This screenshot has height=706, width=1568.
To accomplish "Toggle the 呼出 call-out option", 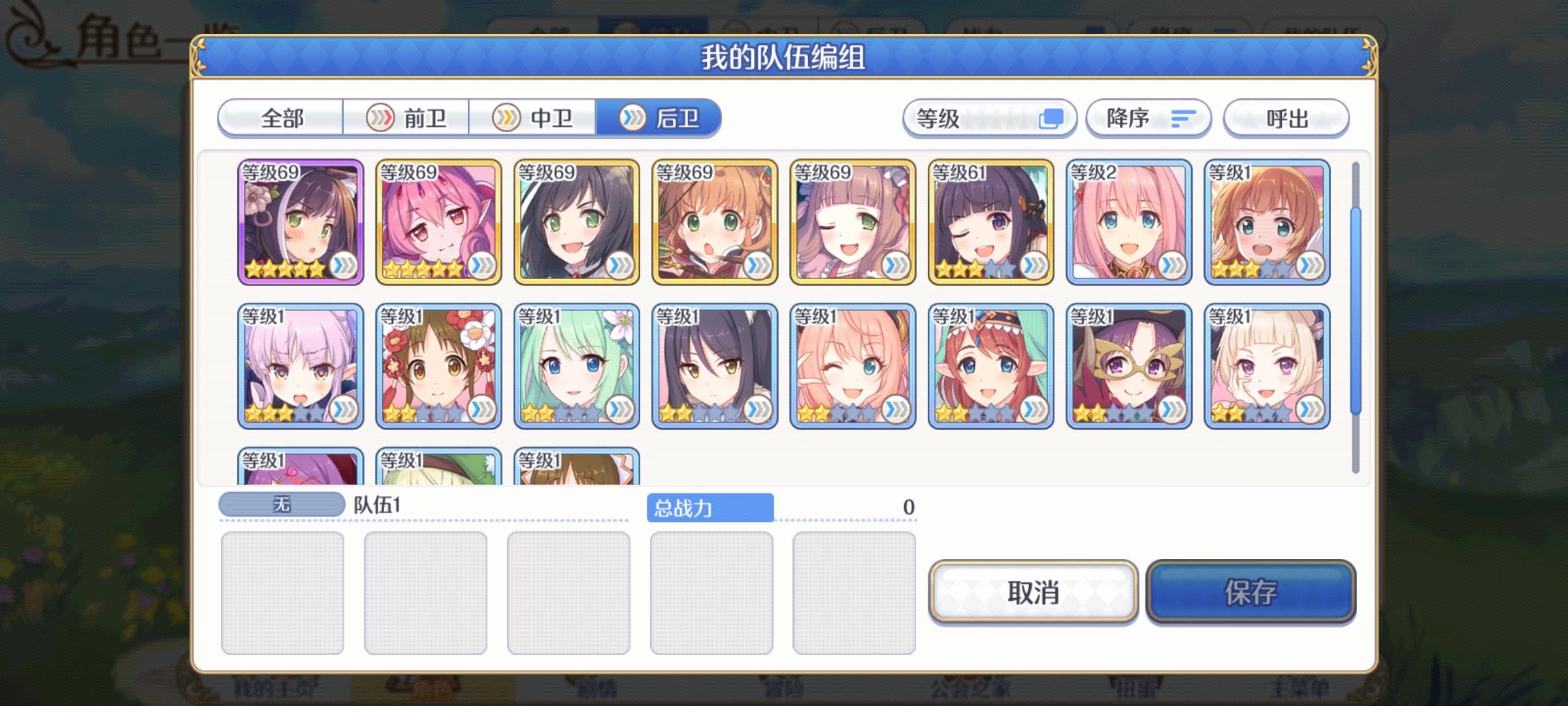I will pyautogui.click(x=1284, y=118).
